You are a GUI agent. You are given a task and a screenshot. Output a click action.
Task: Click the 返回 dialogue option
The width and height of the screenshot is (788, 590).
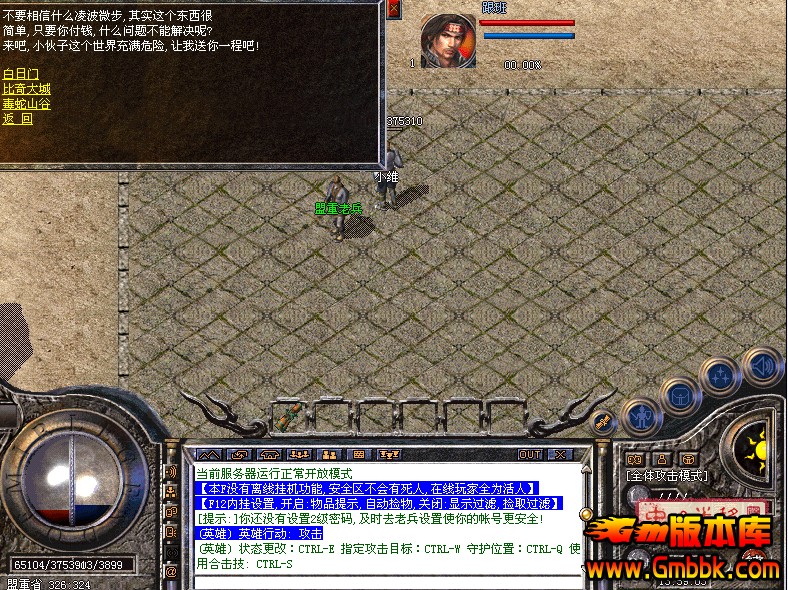pyautogui.click(x=17, y=119)
